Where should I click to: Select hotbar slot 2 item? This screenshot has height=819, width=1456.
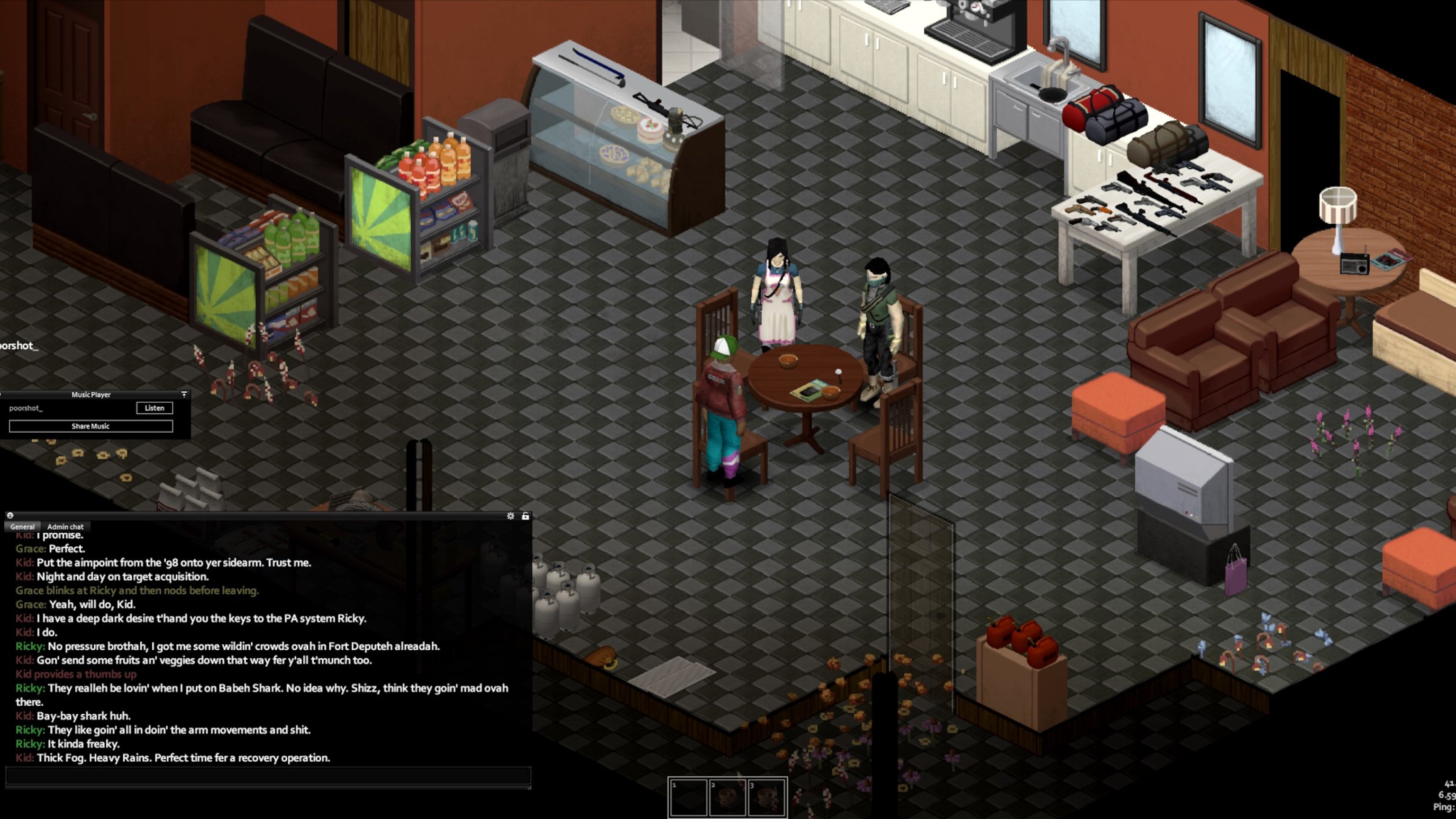(x=728, y=797)
